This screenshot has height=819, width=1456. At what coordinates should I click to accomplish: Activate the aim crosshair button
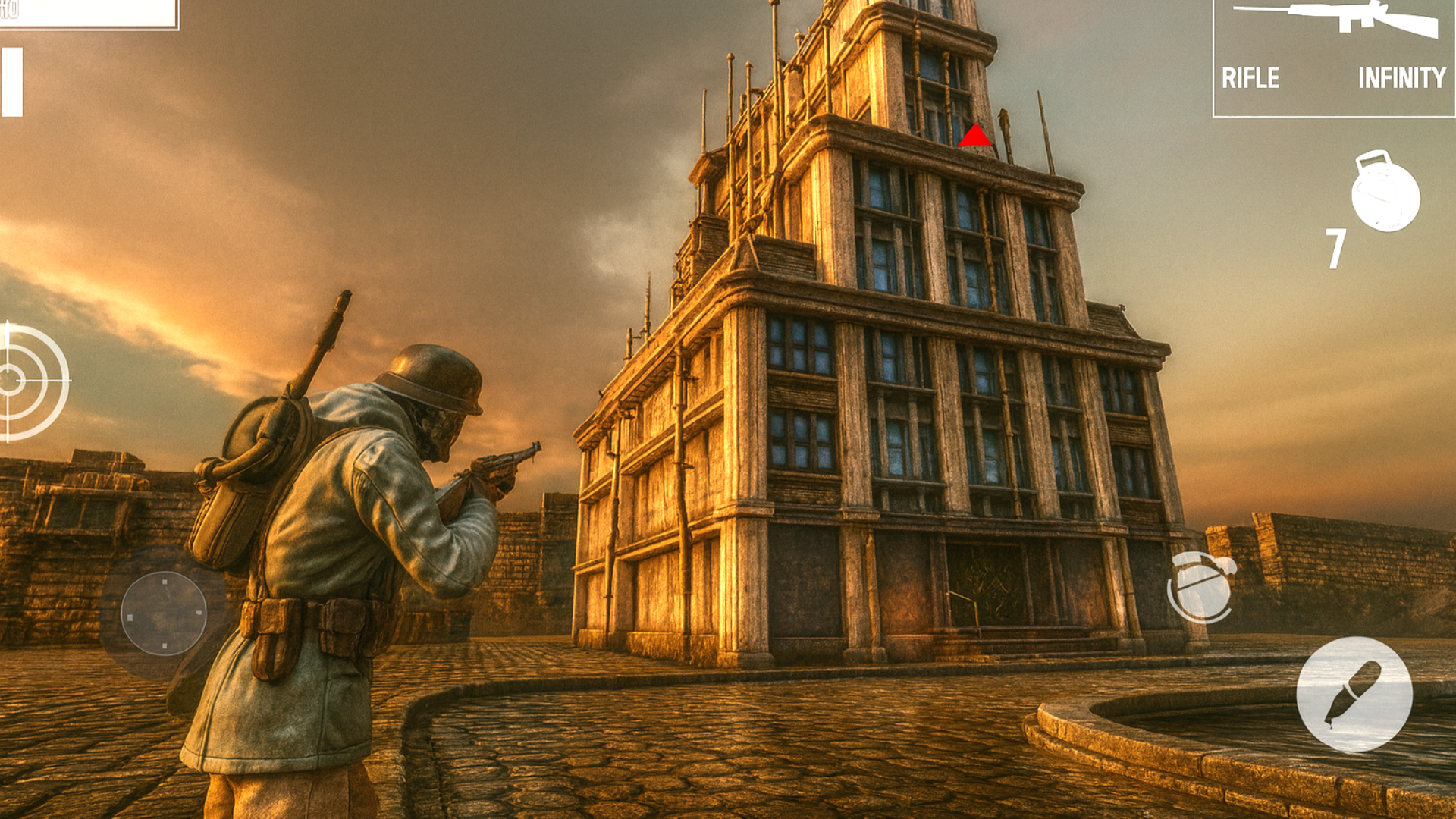30,381
